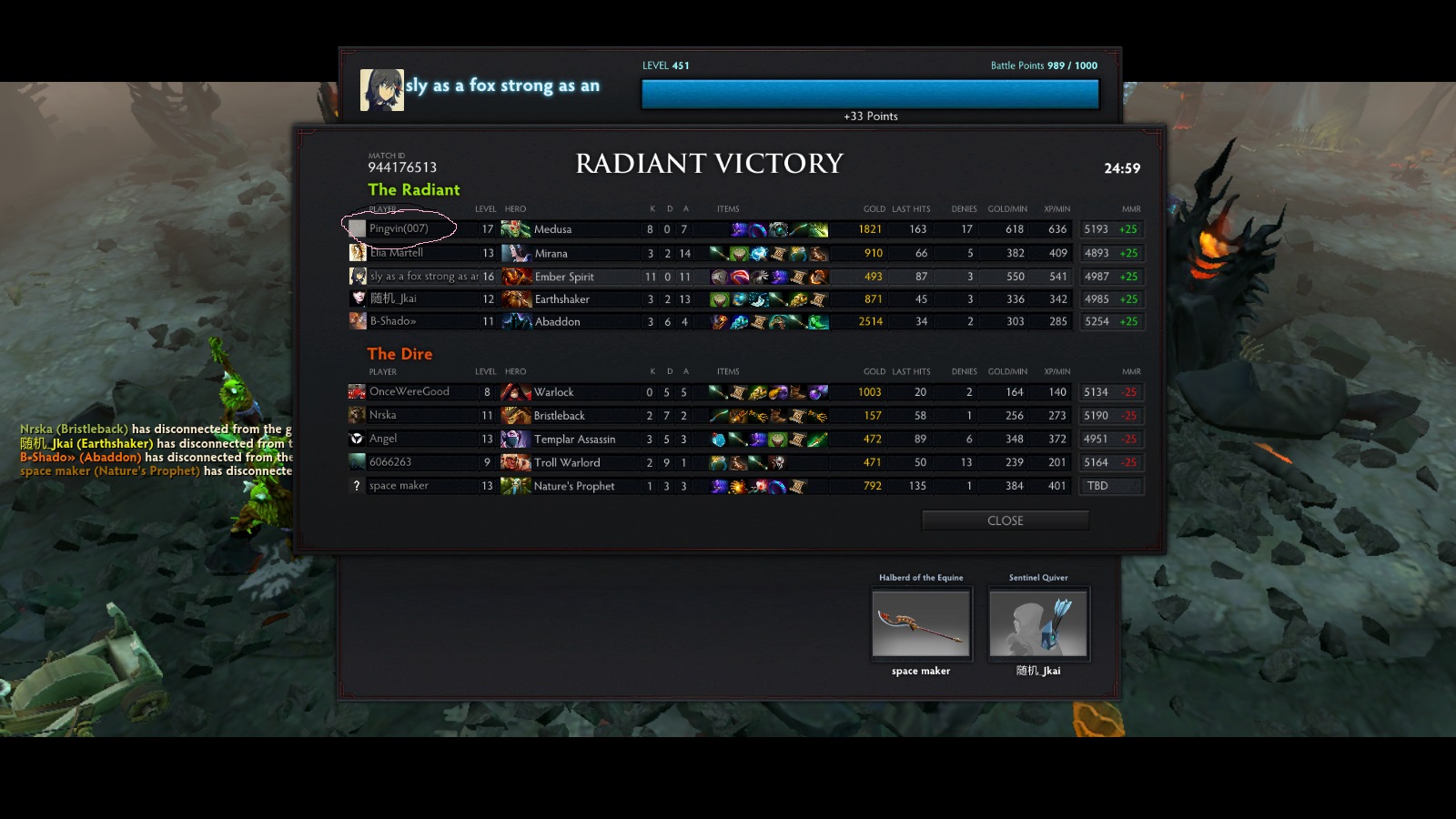This screenshot has width=1456, height=819.
Task: Click the profile avatar beside the player name
Action: [382, 90]
